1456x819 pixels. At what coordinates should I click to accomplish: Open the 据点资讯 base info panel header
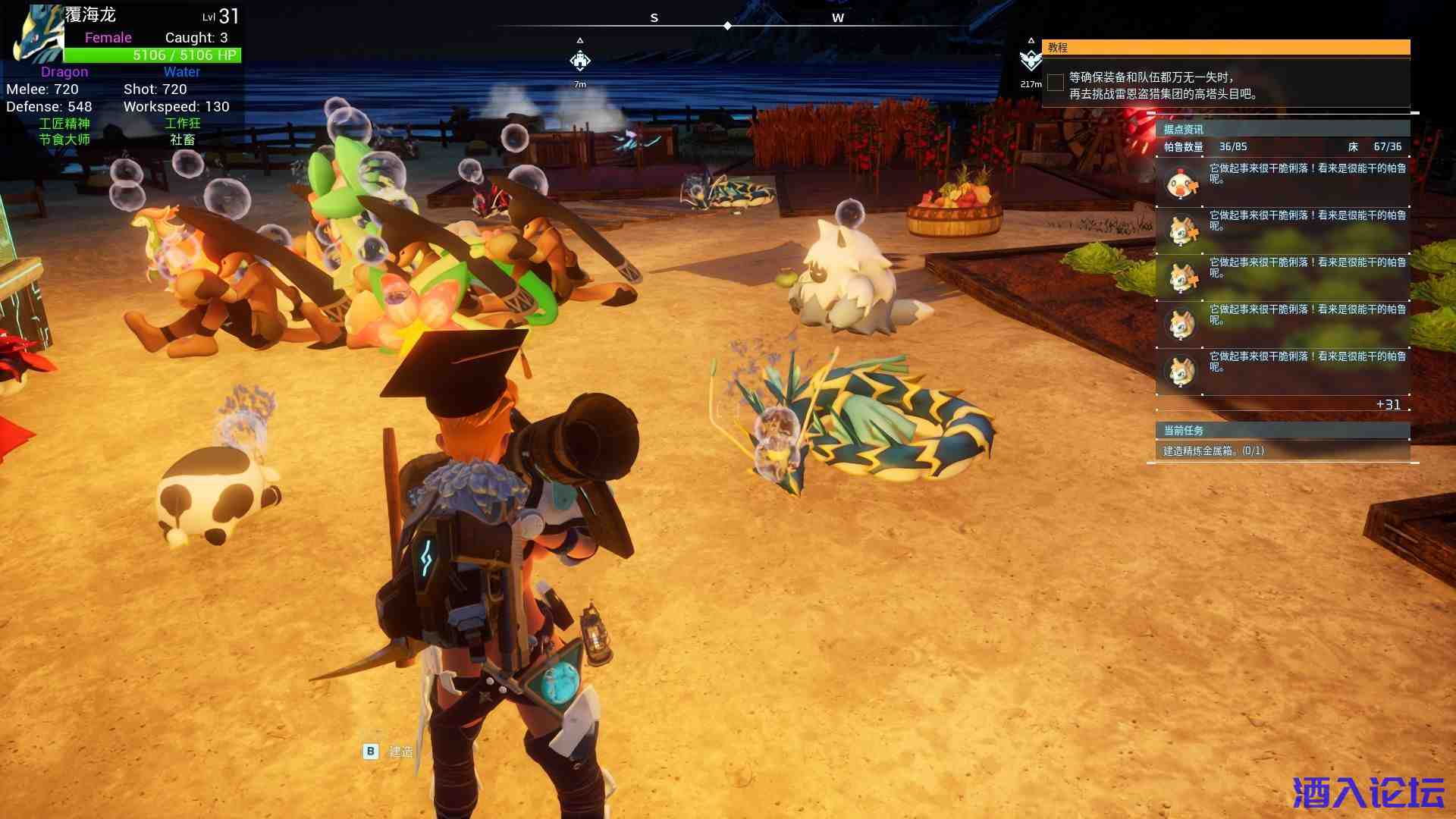[x=1282, y=129]
